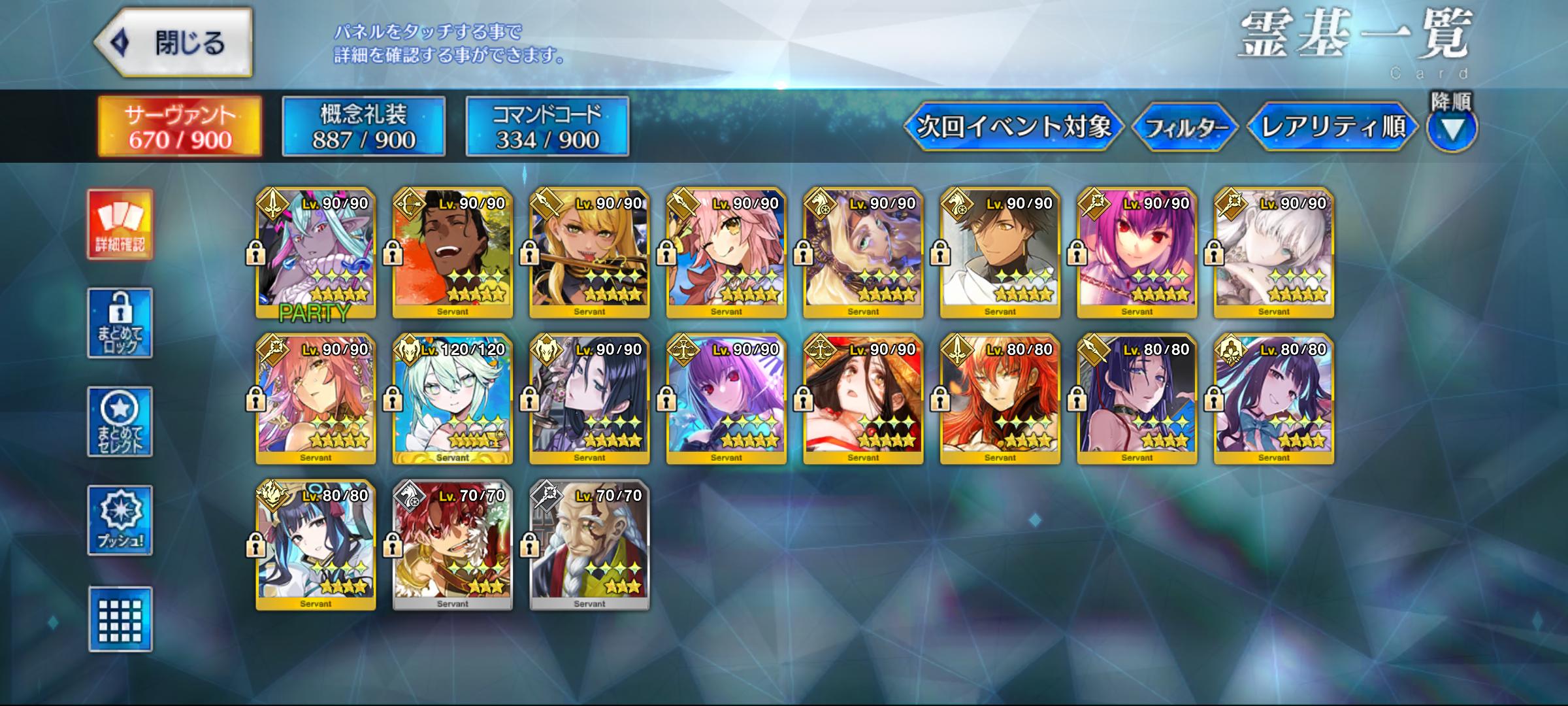Viewport: 1568px width, 706px height.
Task: Open the フィルター options
Action: tap(1184, 127)
